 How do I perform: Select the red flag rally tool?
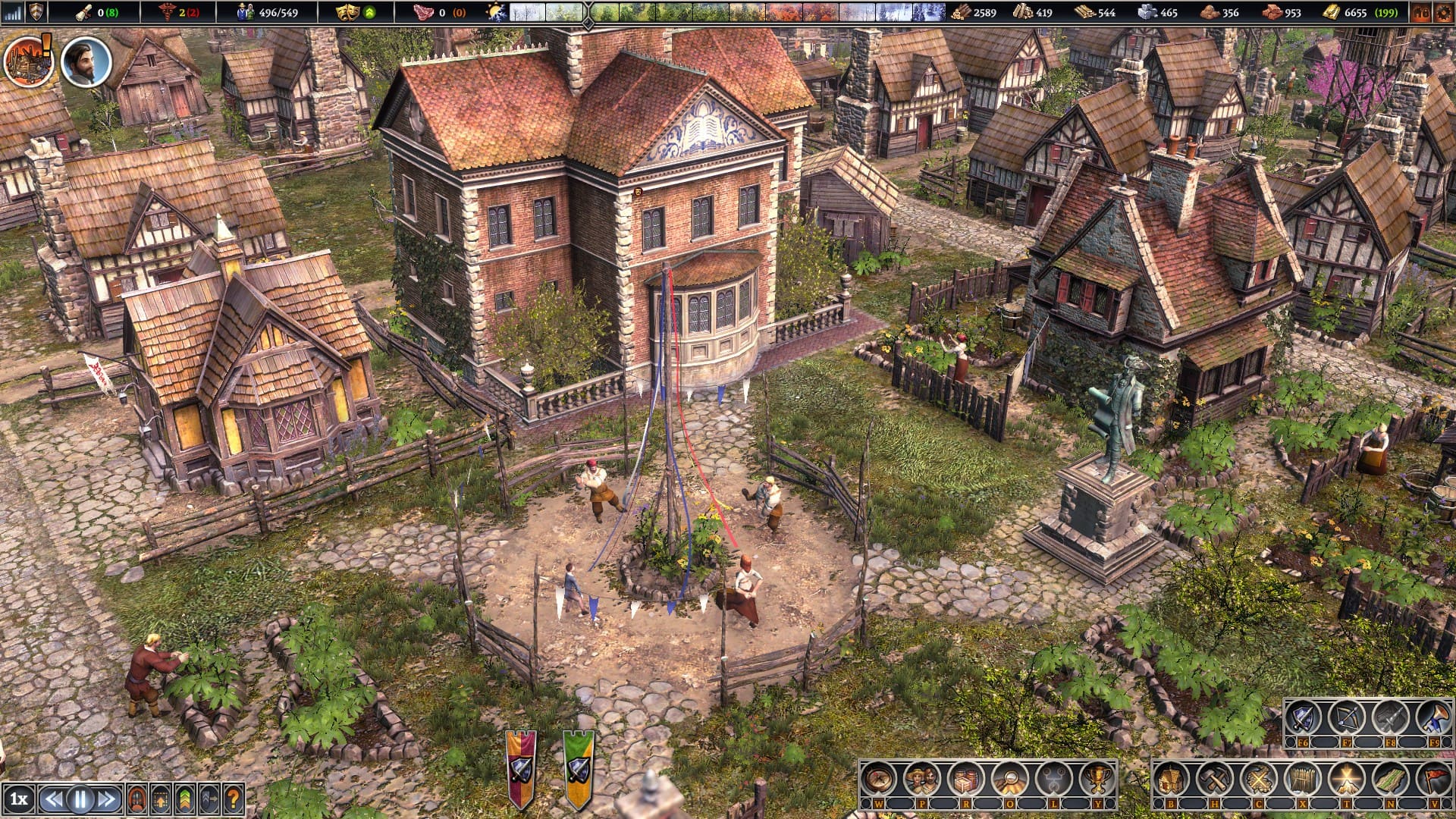coord(1434,780)
